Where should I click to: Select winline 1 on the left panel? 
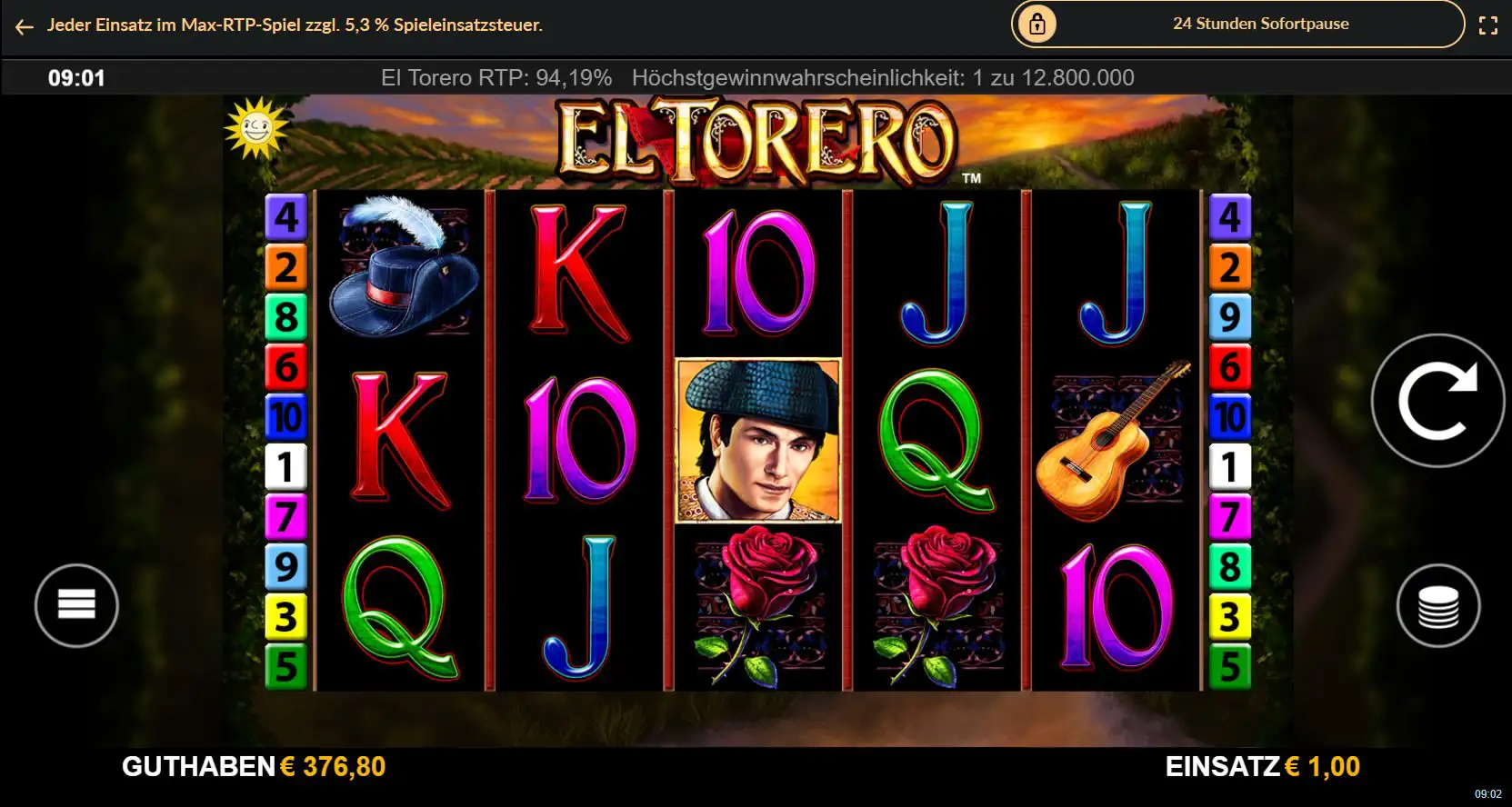point(286,467)
